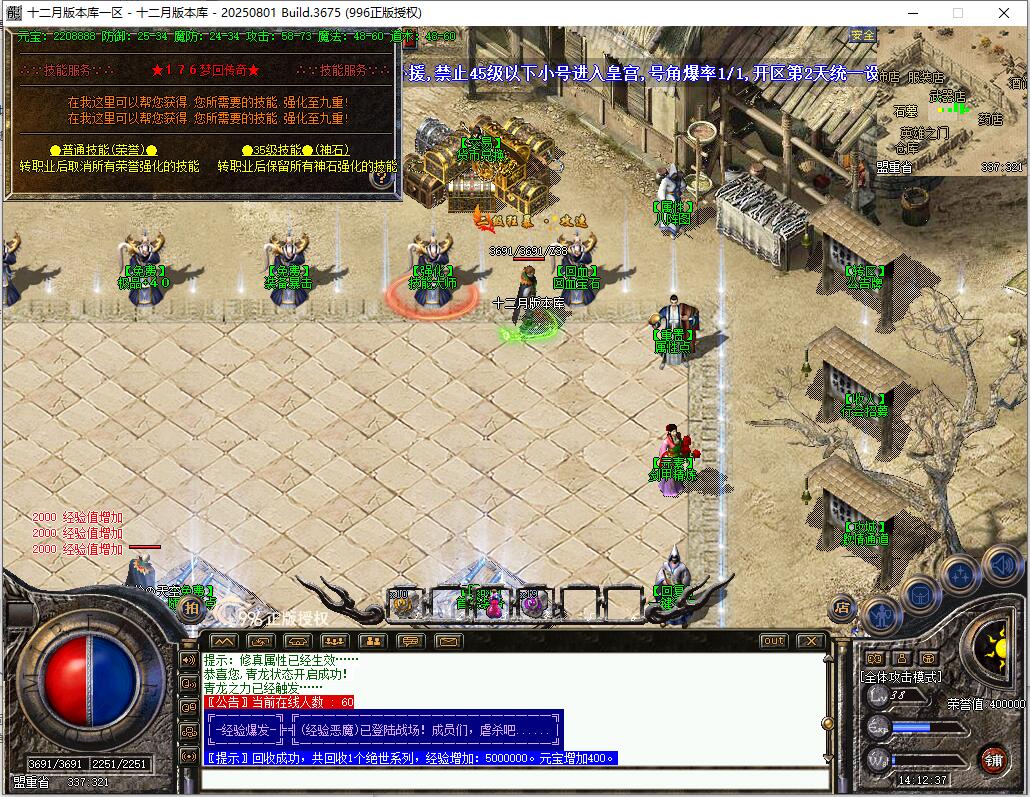Open the mail envelope button

(447, 641)
